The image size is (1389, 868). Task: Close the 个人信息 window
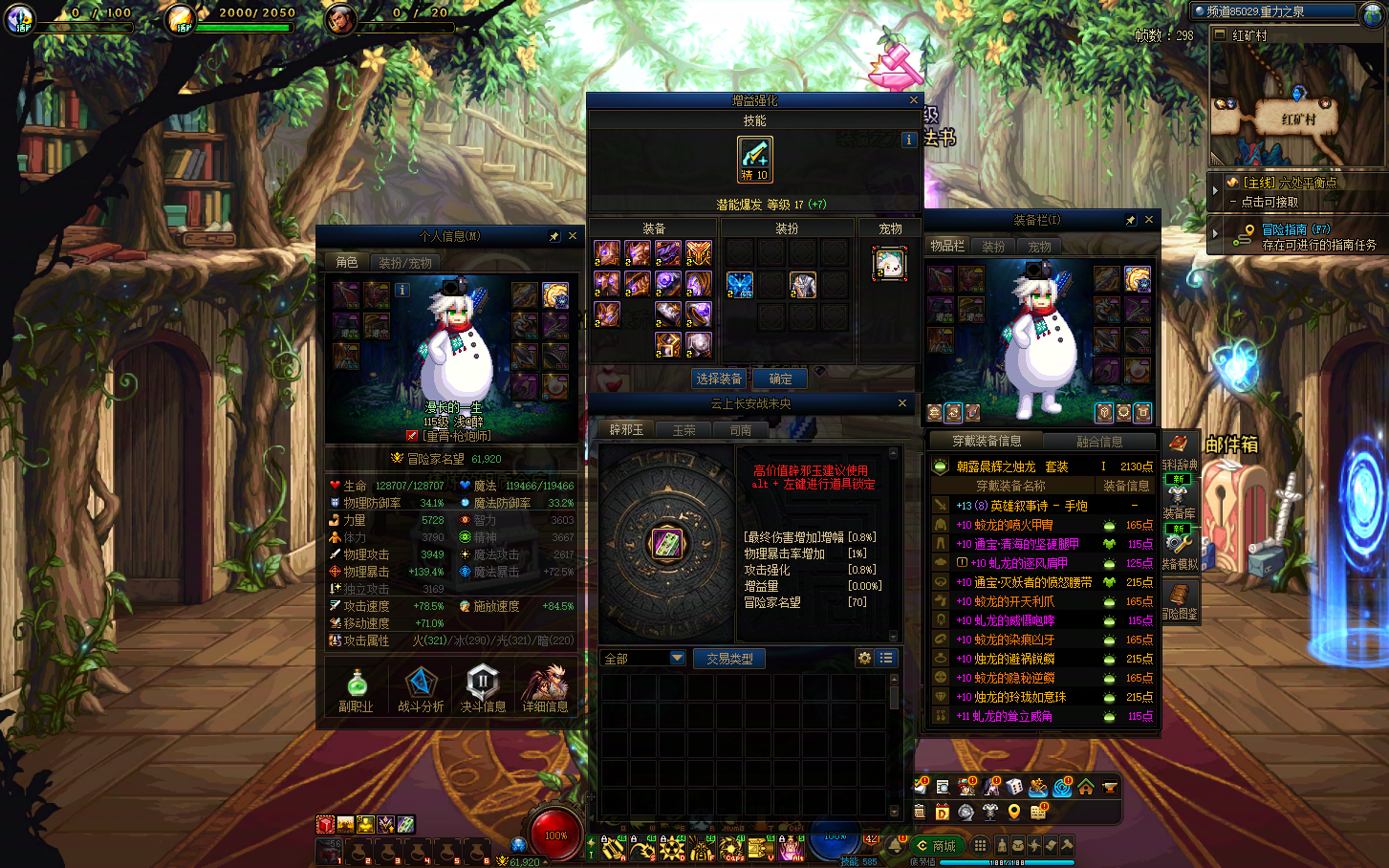tap(573, 236)
